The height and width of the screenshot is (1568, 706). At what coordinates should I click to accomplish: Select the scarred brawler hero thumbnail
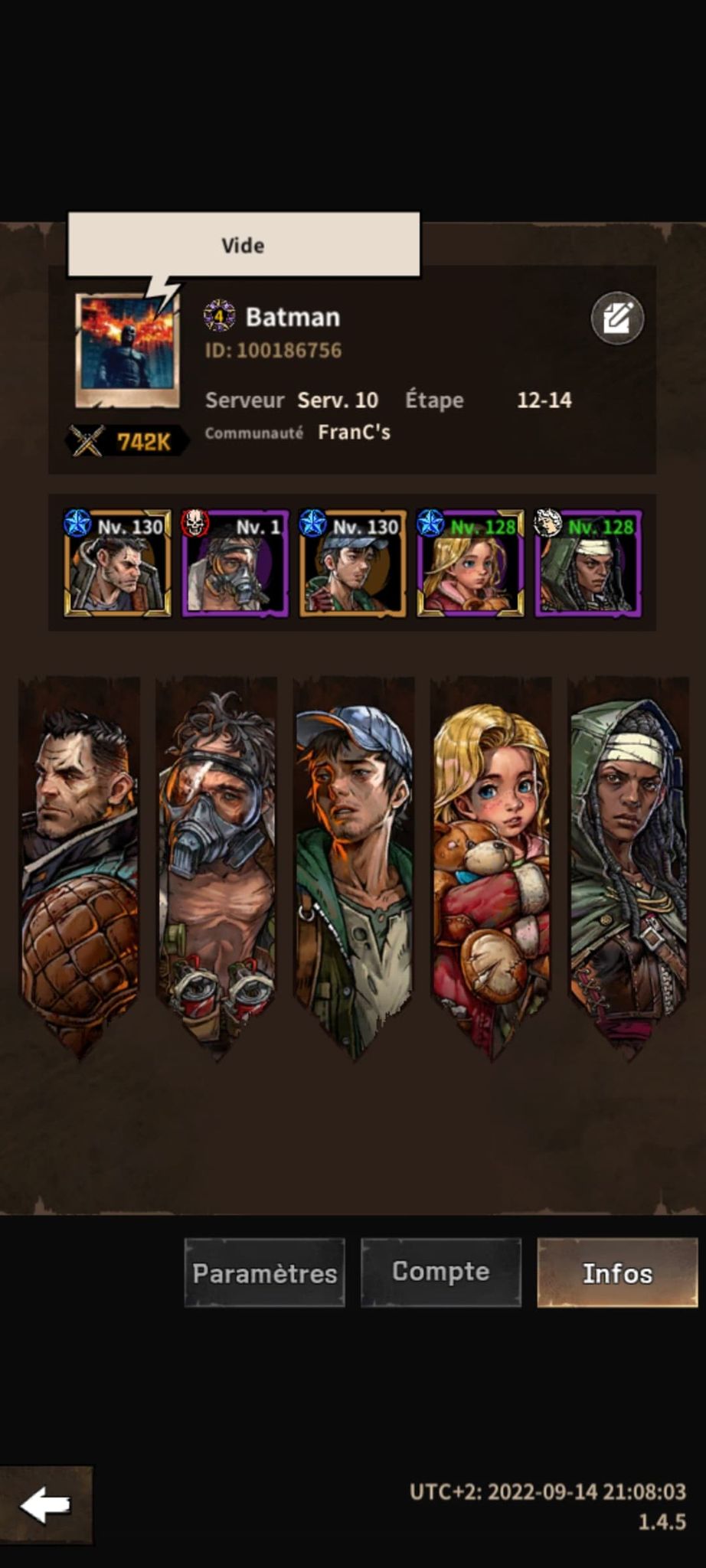[117, 563]
